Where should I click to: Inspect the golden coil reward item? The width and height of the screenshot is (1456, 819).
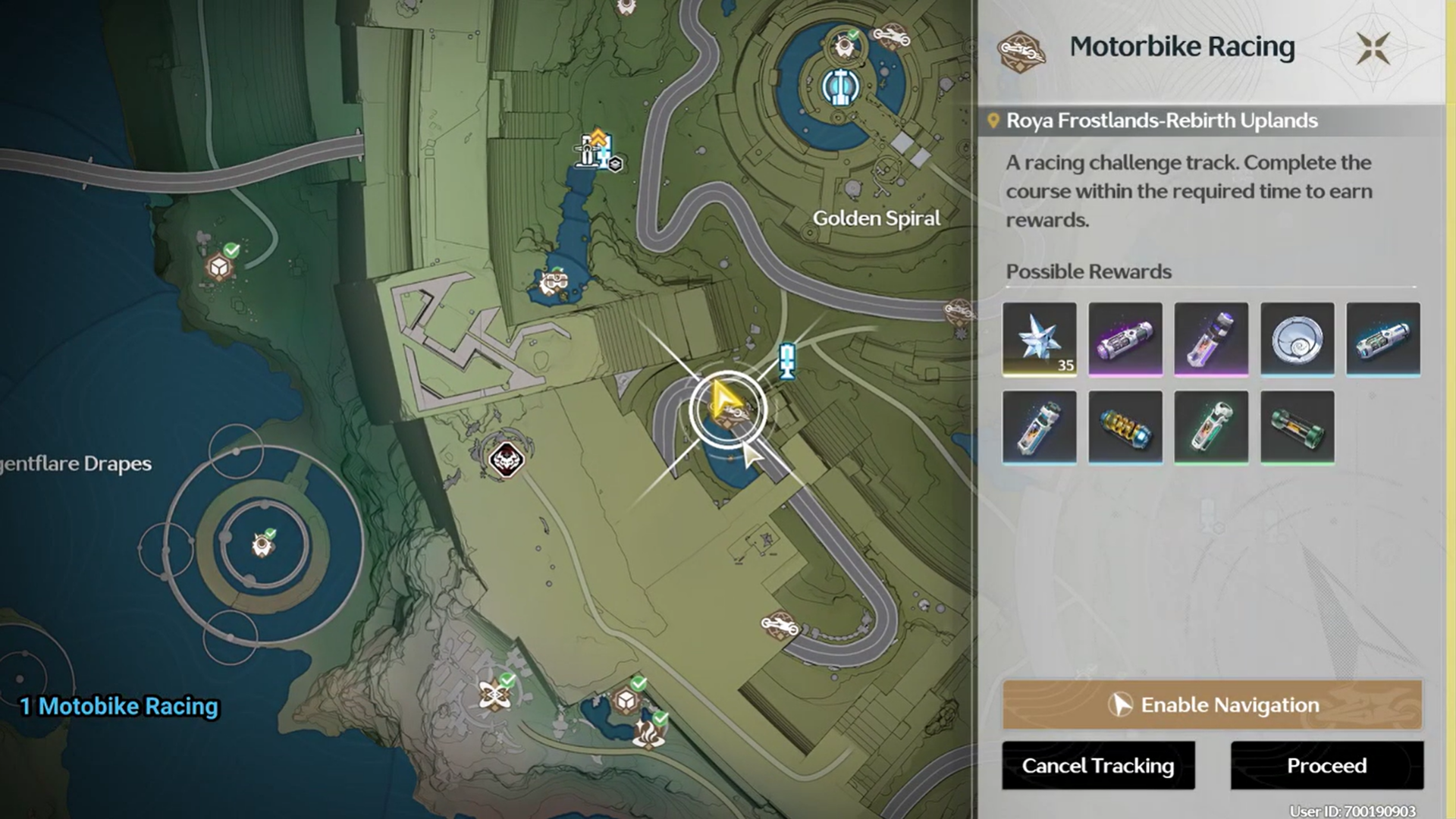click(1125, 427)
